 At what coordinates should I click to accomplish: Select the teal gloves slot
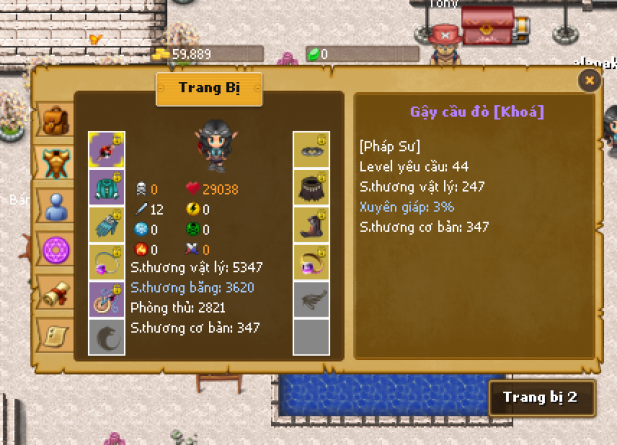(106, 225)
